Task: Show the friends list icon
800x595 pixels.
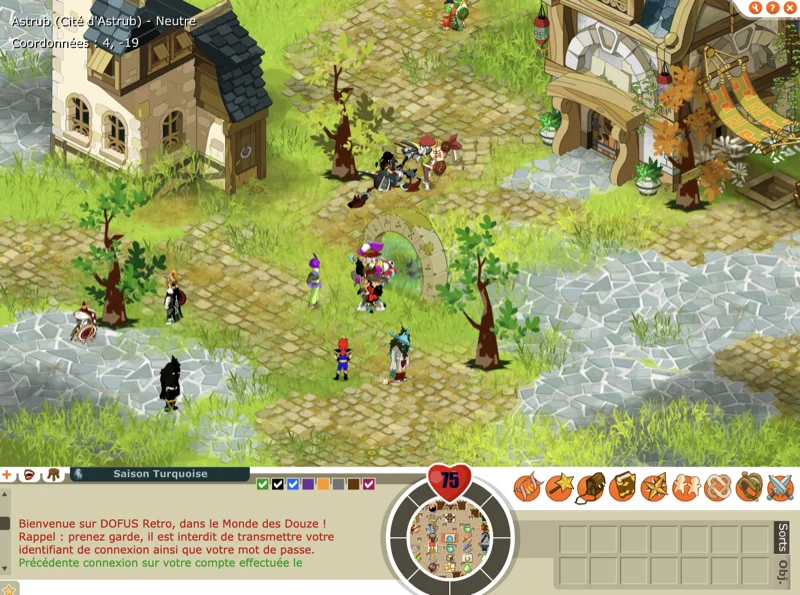Action: pyautogui.click(x=686, y=488)
